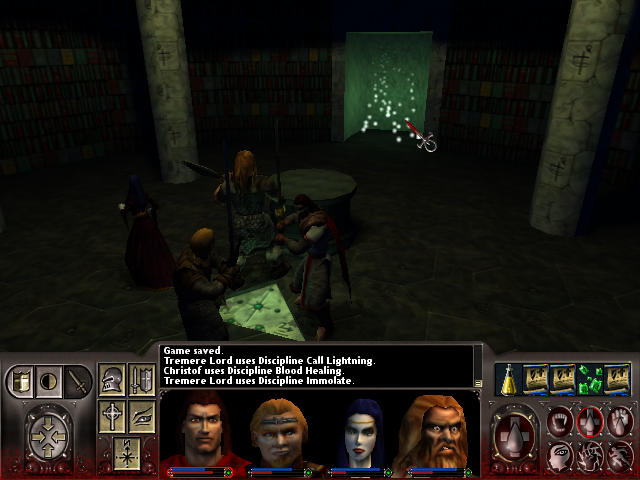Activate the large Blood Healing discipline button
Image resolution: width=640 pixels, height=480 pixels.
[x=516, y=436]
